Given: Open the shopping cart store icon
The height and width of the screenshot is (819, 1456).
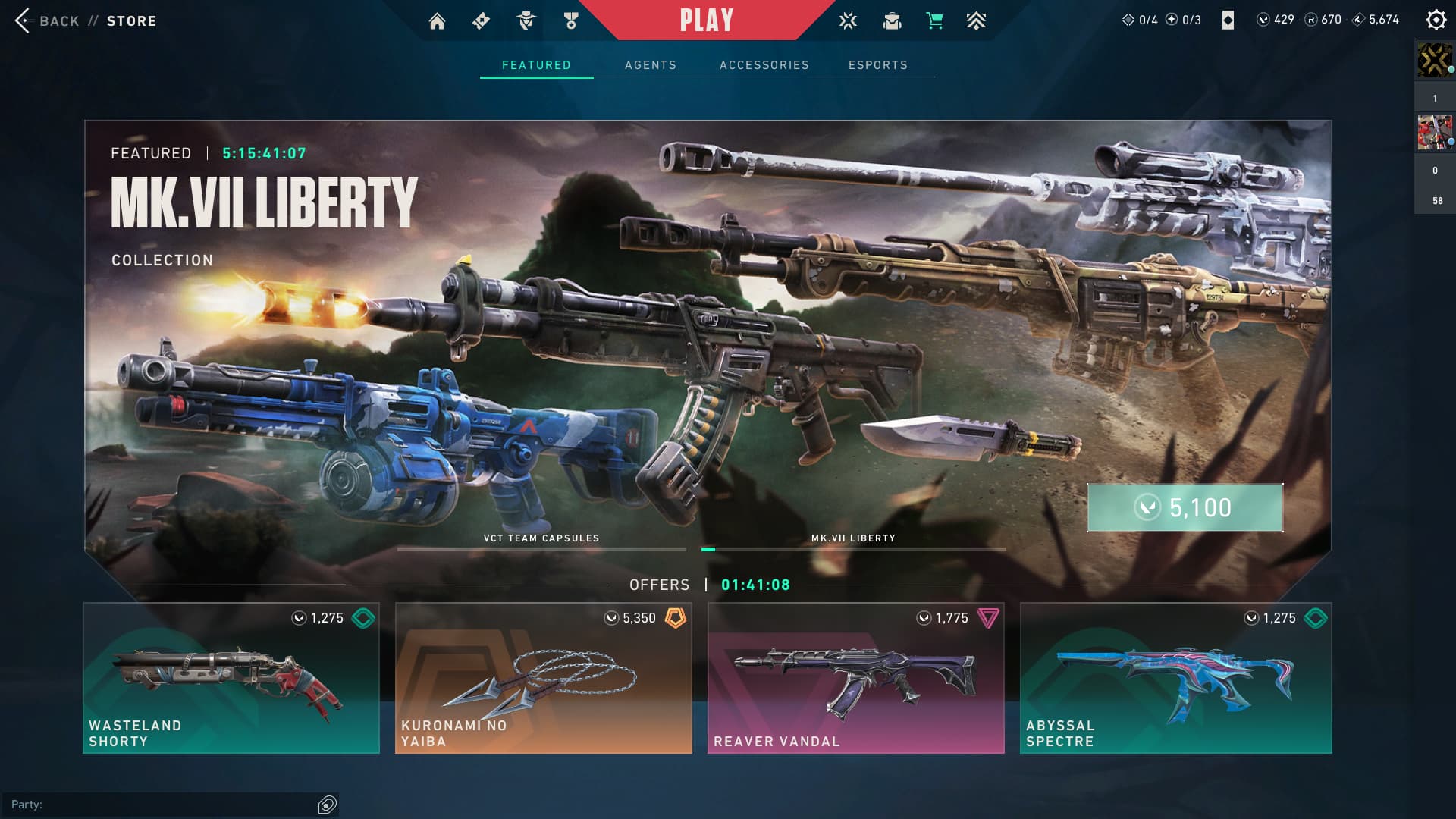Looking at the screenshot, I should click(x=934, y=21).
